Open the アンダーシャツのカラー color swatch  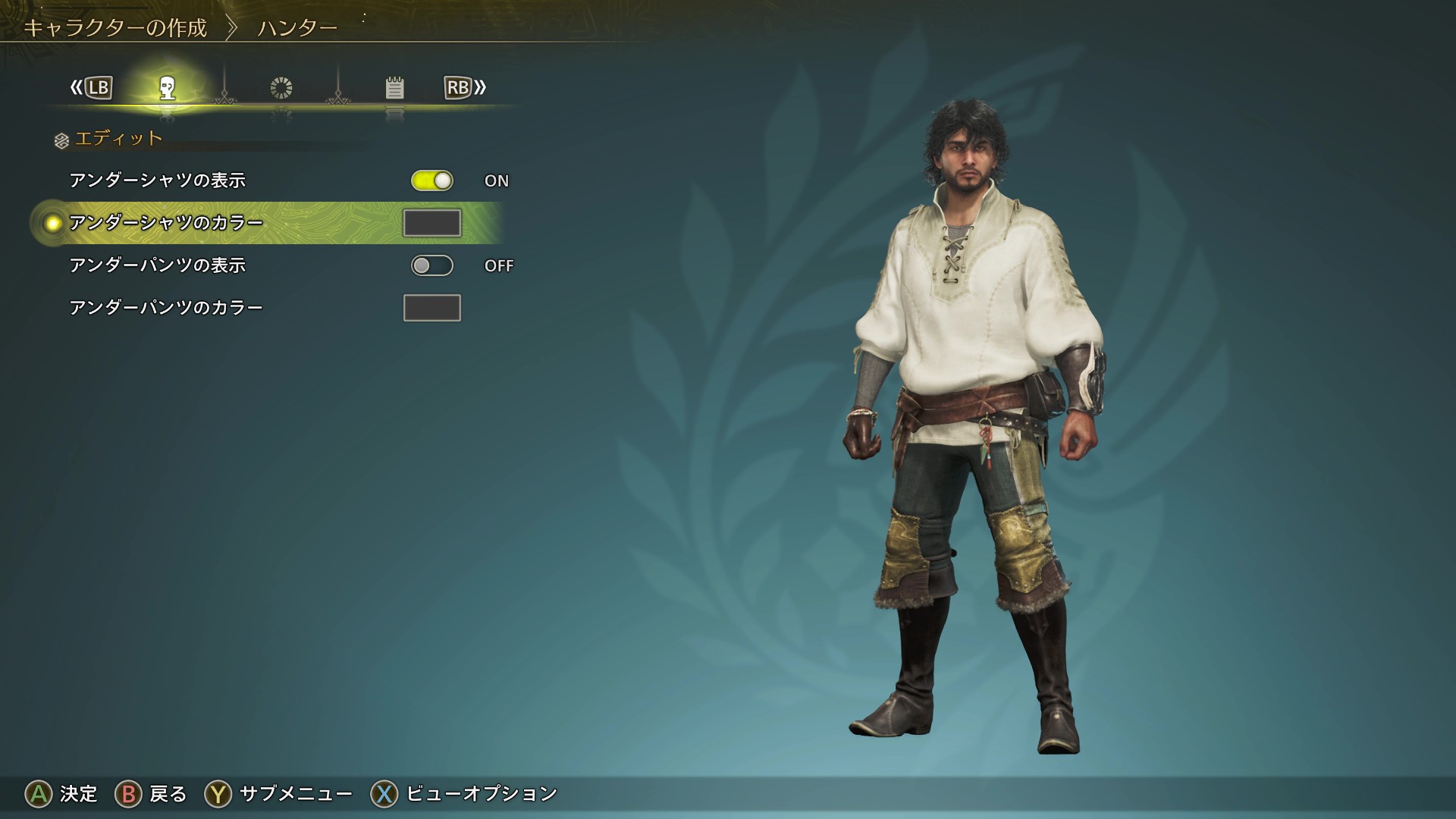(432, 223)
